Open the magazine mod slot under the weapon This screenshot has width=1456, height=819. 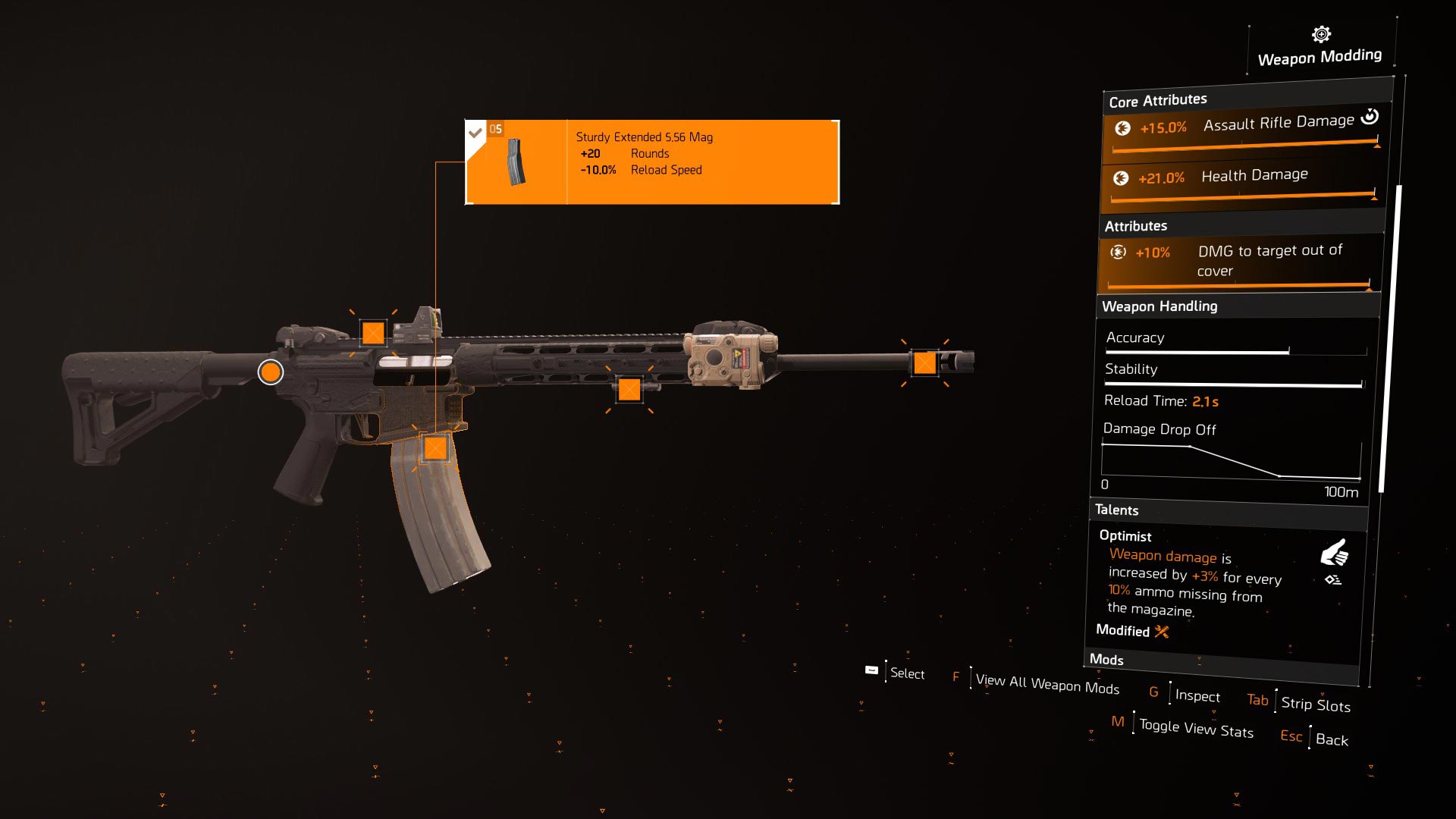coord(436,449)
